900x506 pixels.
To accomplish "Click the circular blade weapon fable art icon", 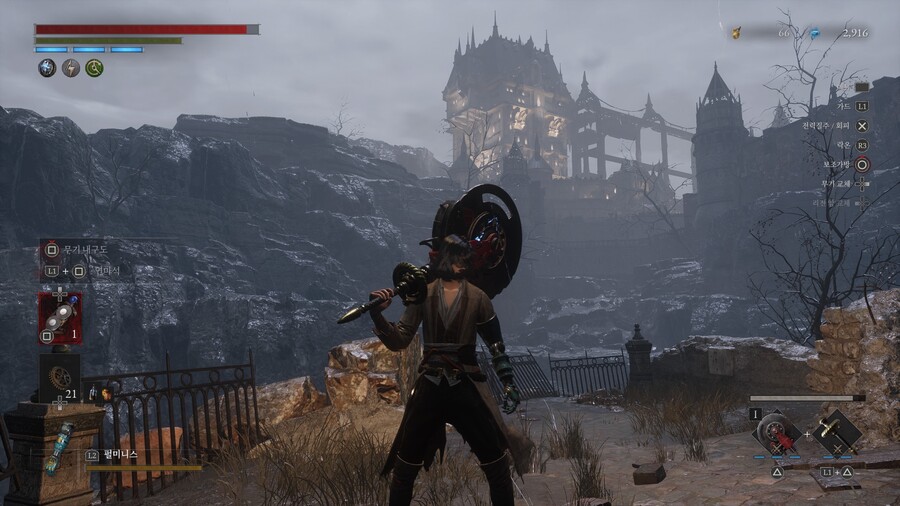I will tap(777, 431).
